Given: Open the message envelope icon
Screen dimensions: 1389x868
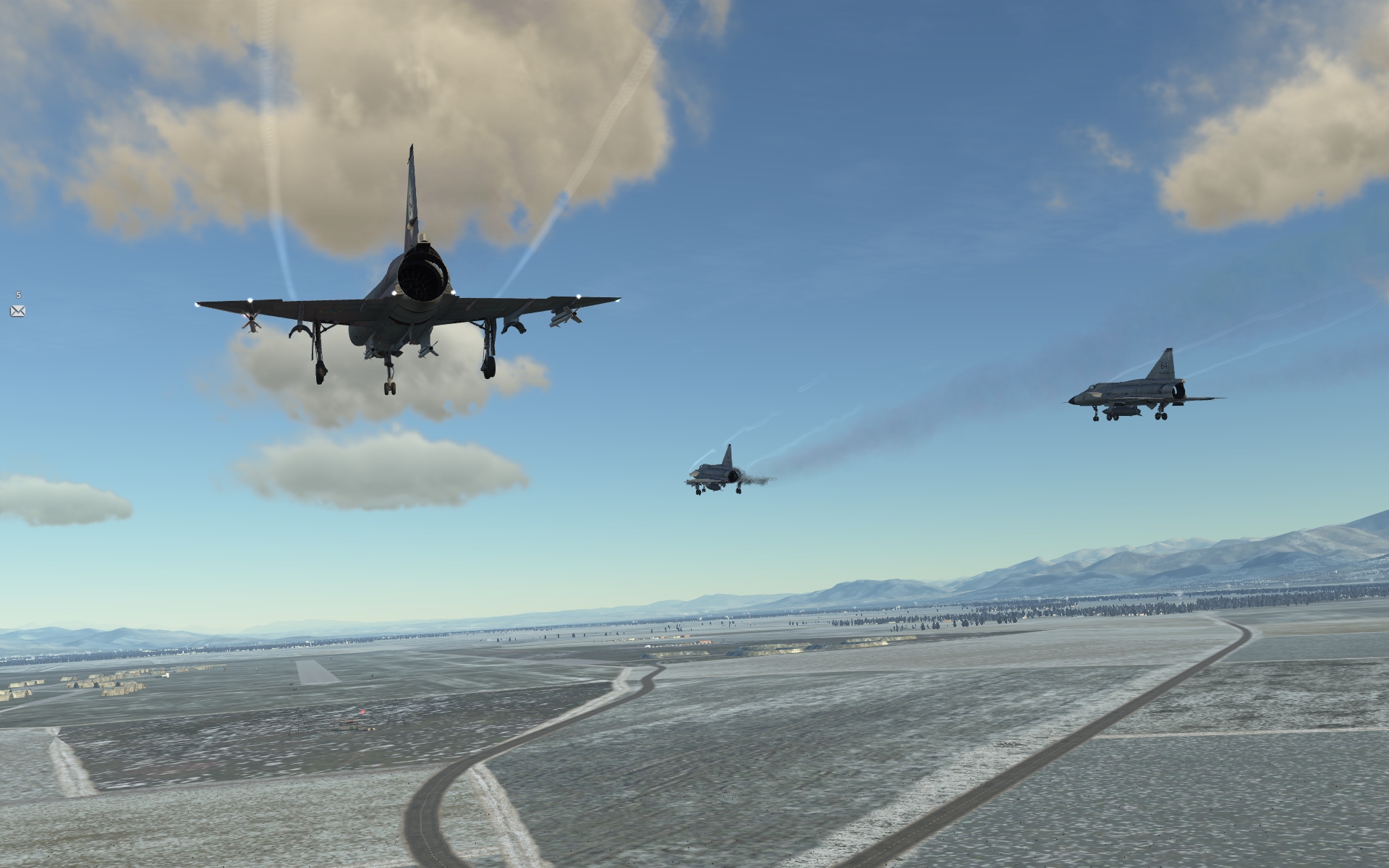Looking at the screenshot, I should pyautogui.click(x=18, y=311).
